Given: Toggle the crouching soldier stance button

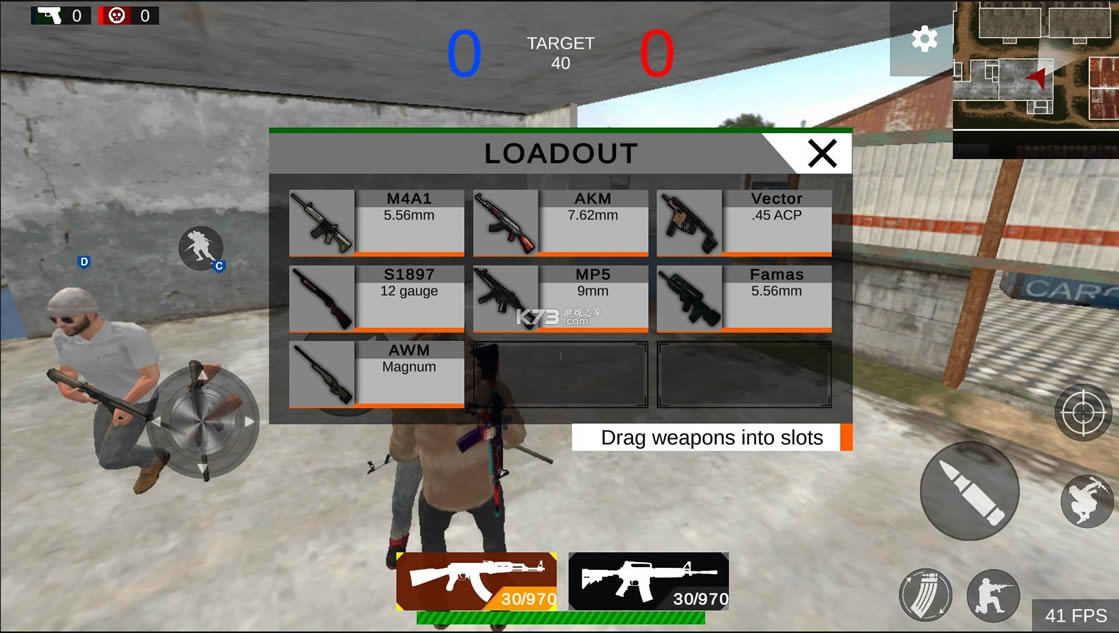Looking at the screenshot, I should click(x=992, y=595).
